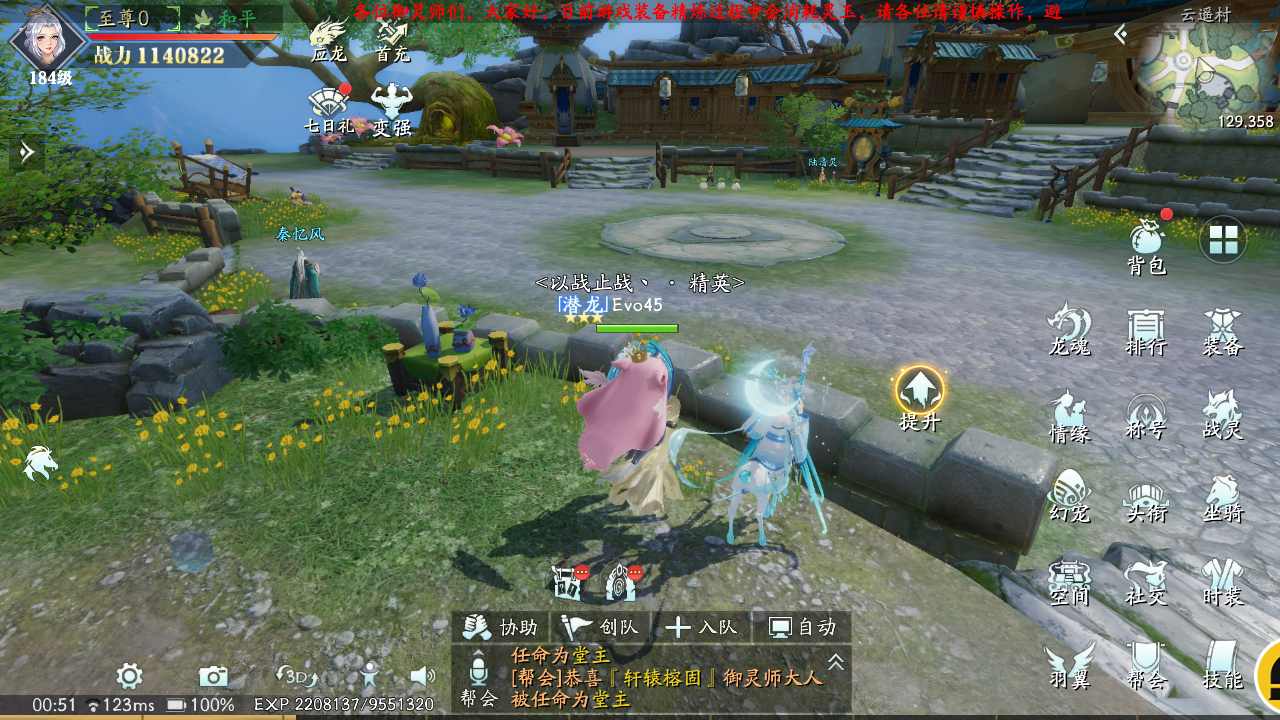Select 创队 to create a team
Image resolution: width=1280 pixels, height=720 pixels.
tap(601, 627)
